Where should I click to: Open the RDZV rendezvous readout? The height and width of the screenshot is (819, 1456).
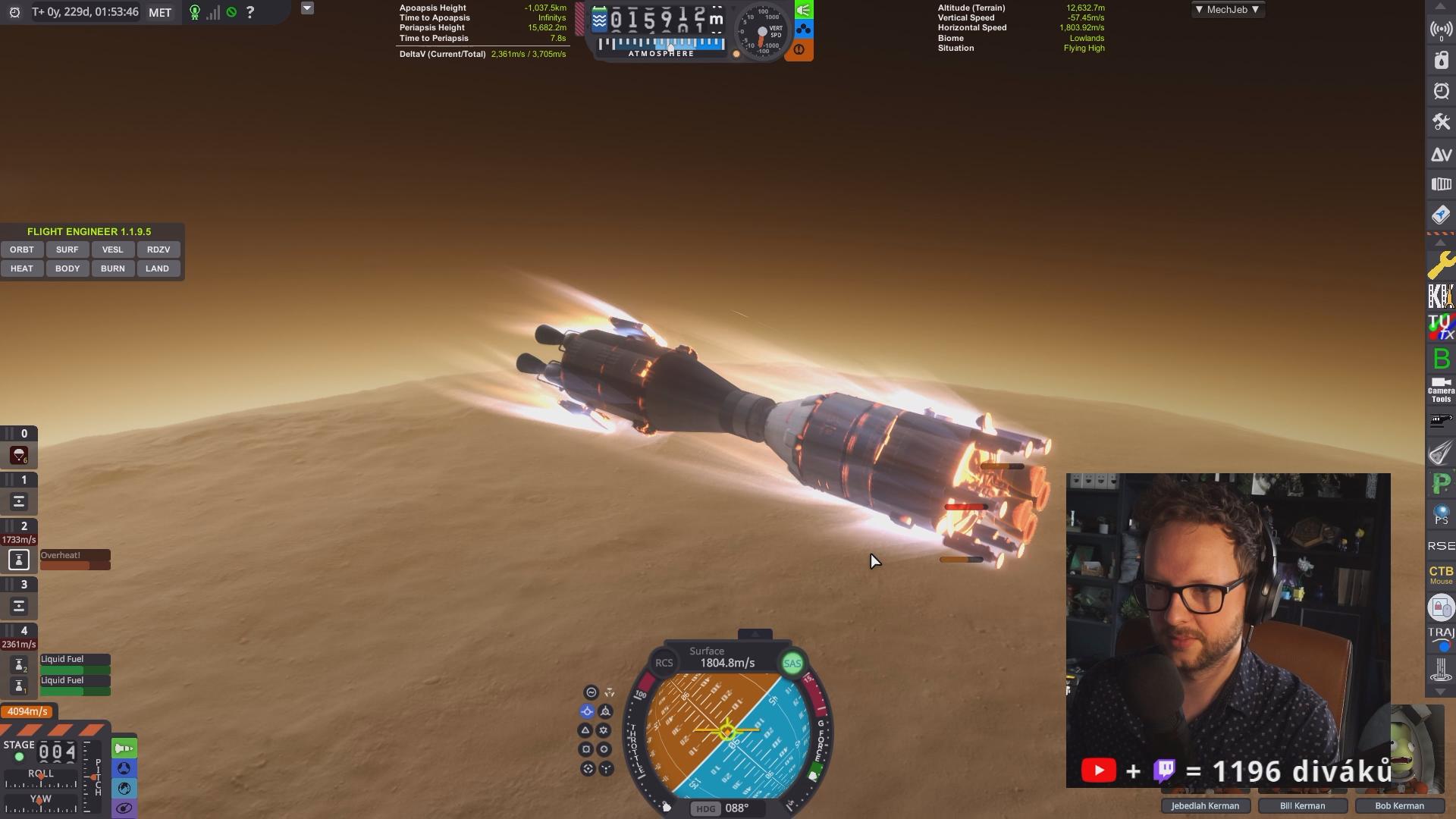coord(158,249)
